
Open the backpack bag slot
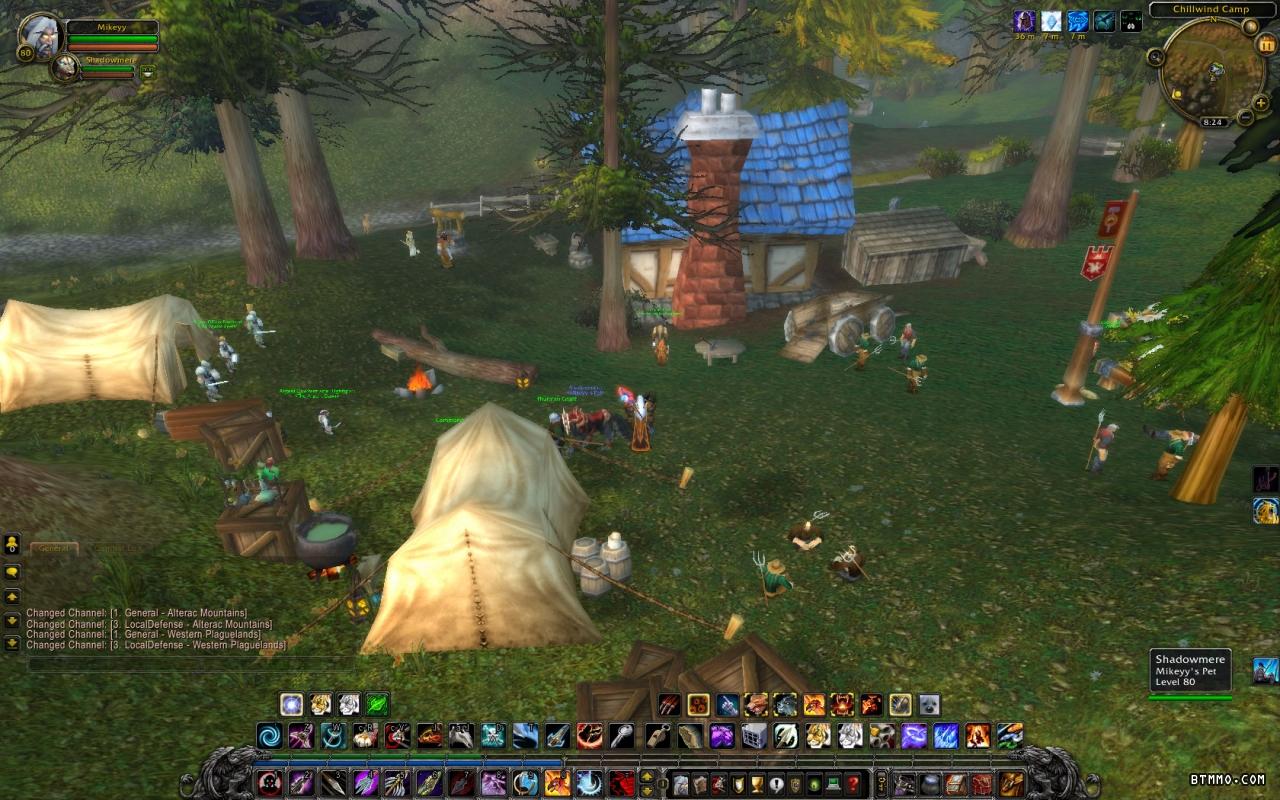[1012, 784]
